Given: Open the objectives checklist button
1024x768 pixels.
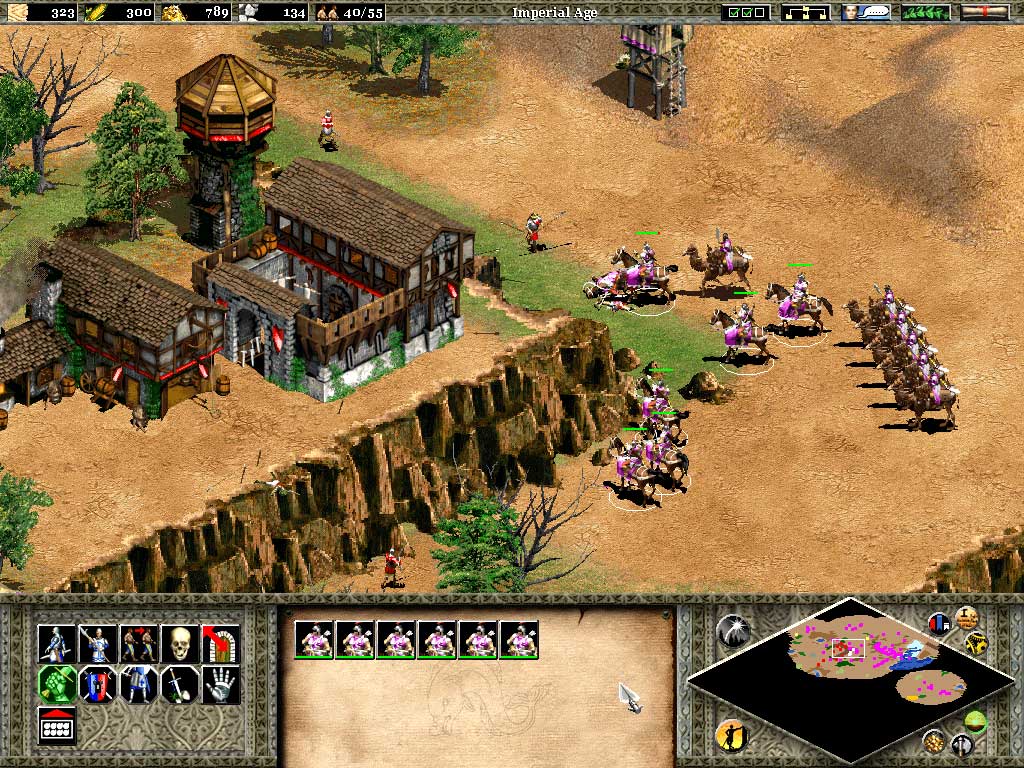Looking at the screenshot, I should [x=747, y=13].
